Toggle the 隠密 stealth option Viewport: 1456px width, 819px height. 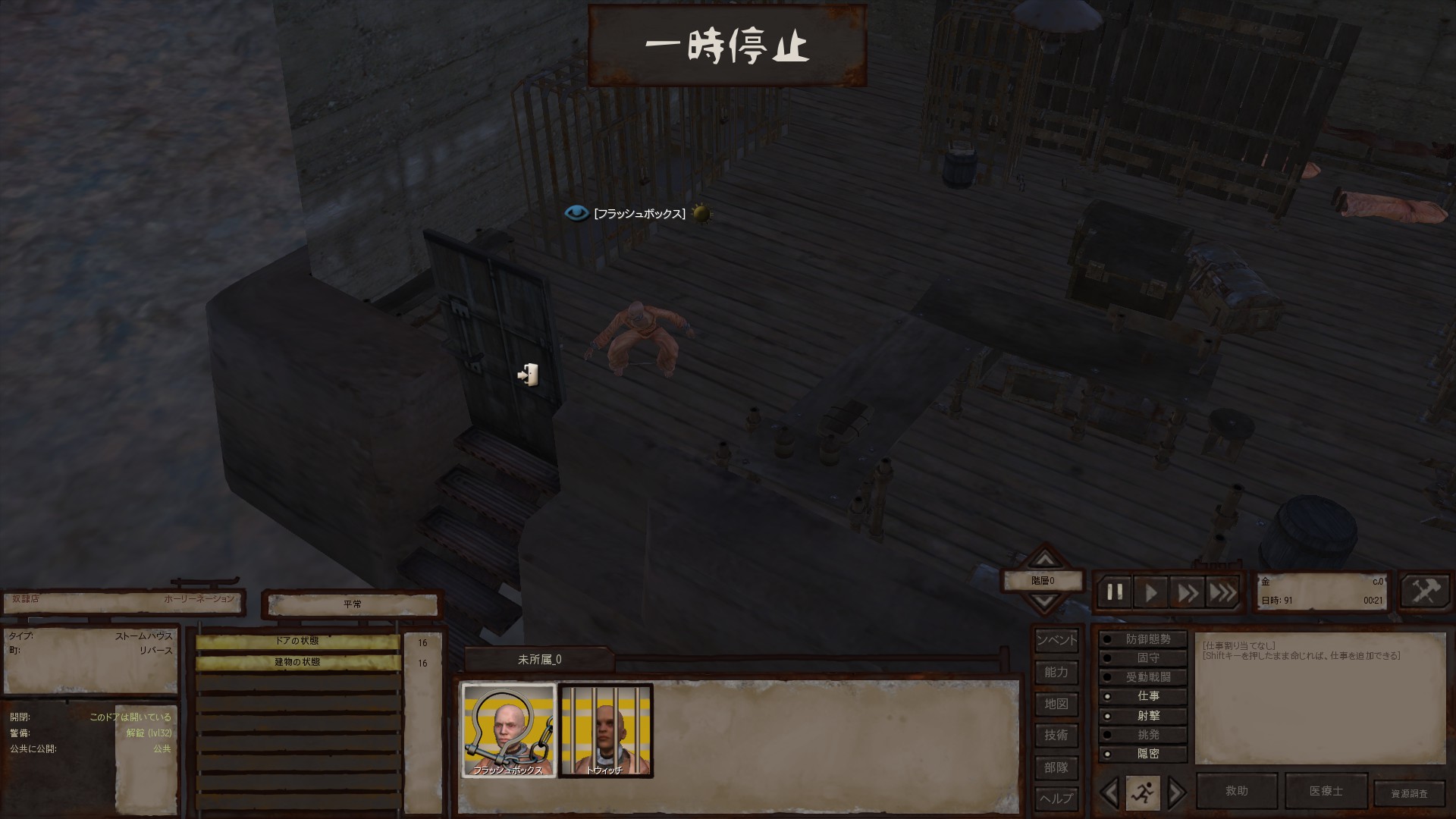[x=1143, y=754]
